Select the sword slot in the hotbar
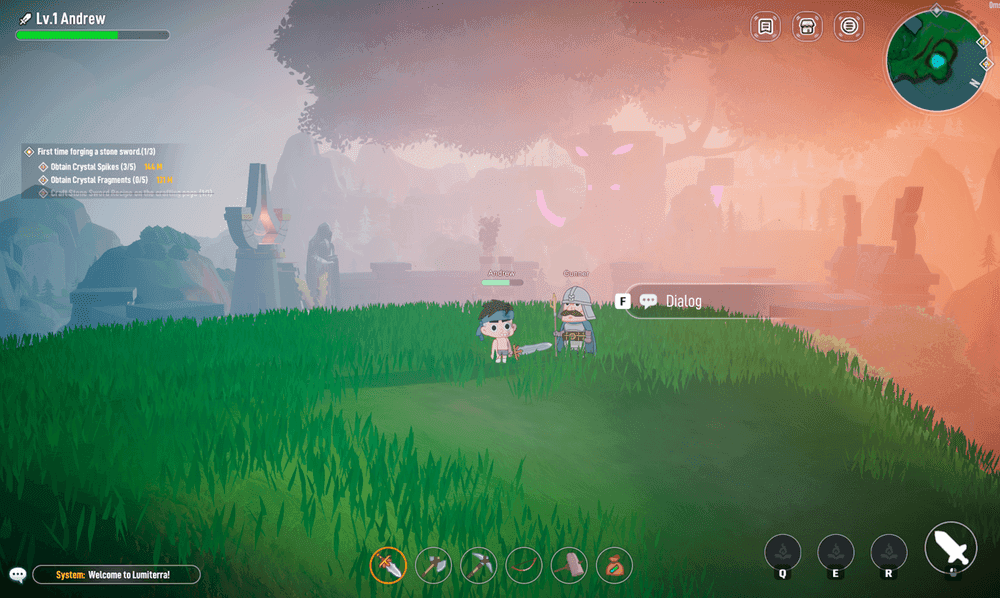This screenshot has height=598, width=1000. [388, 566]
